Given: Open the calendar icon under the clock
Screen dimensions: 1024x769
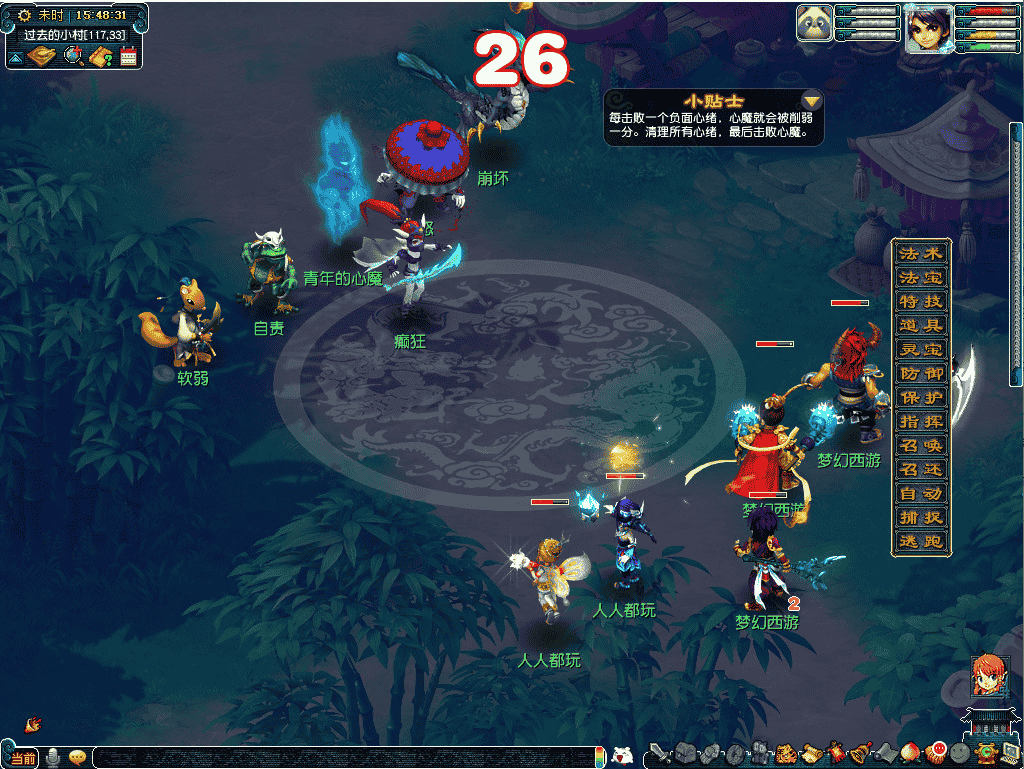Looking at the screenshot, I should point(128,57).
